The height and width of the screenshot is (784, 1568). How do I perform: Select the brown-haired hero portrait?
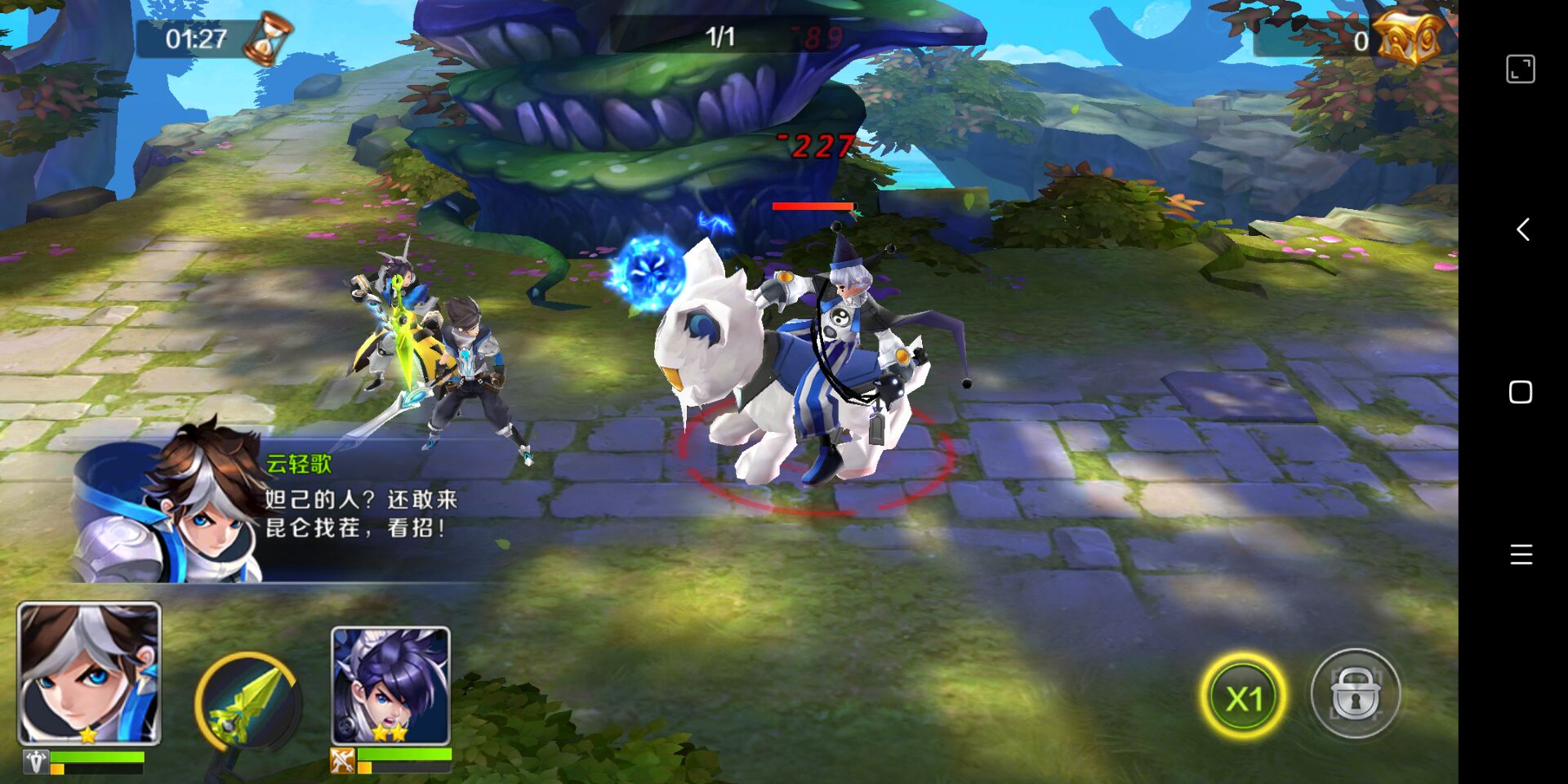pos(89,674)
